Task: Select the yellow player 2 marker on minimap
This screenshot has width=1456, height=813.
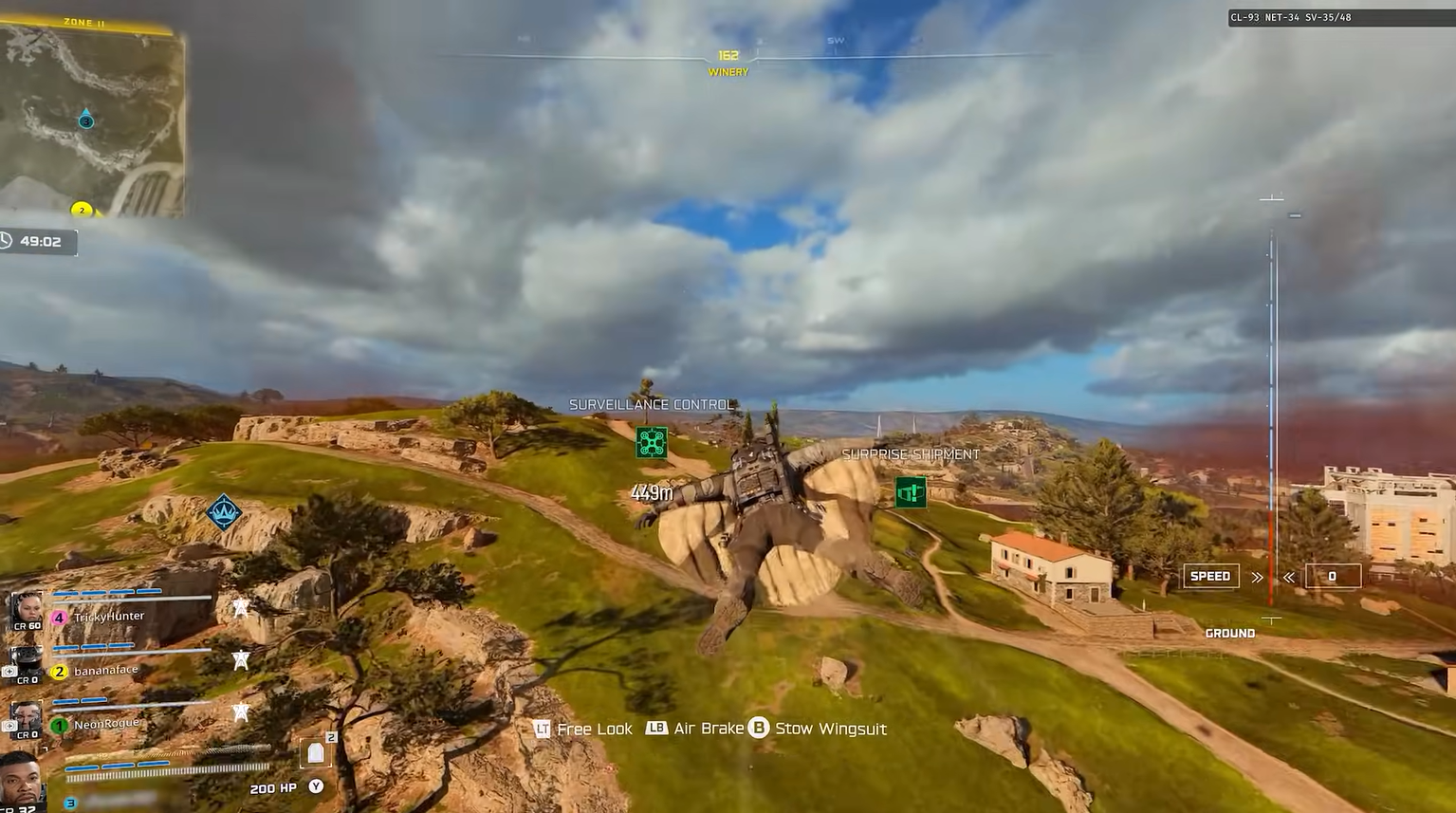Action: click(82, 210)
